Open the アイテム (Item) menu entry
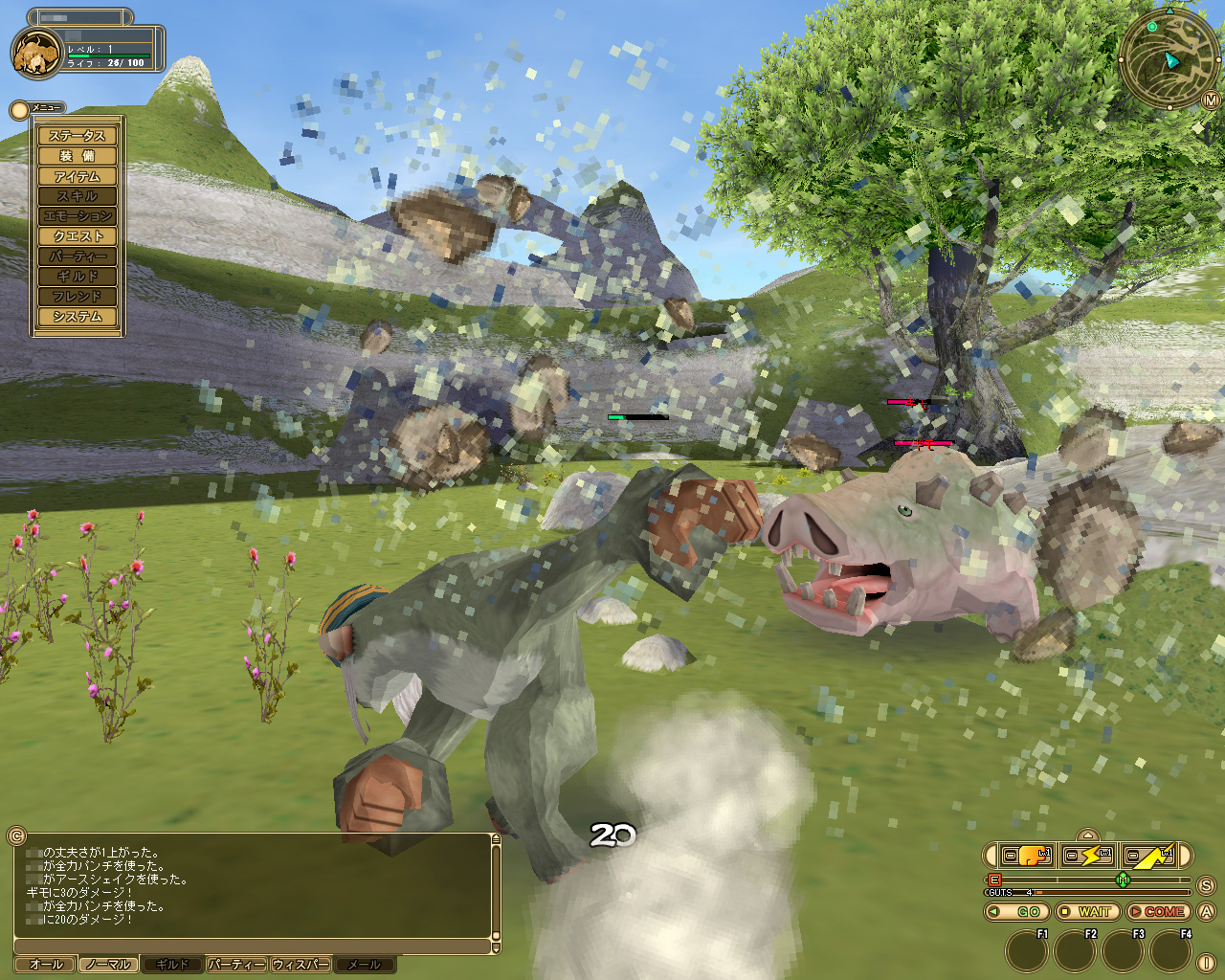This screenshot has height=980, width=1225. (x=78, y=176)
